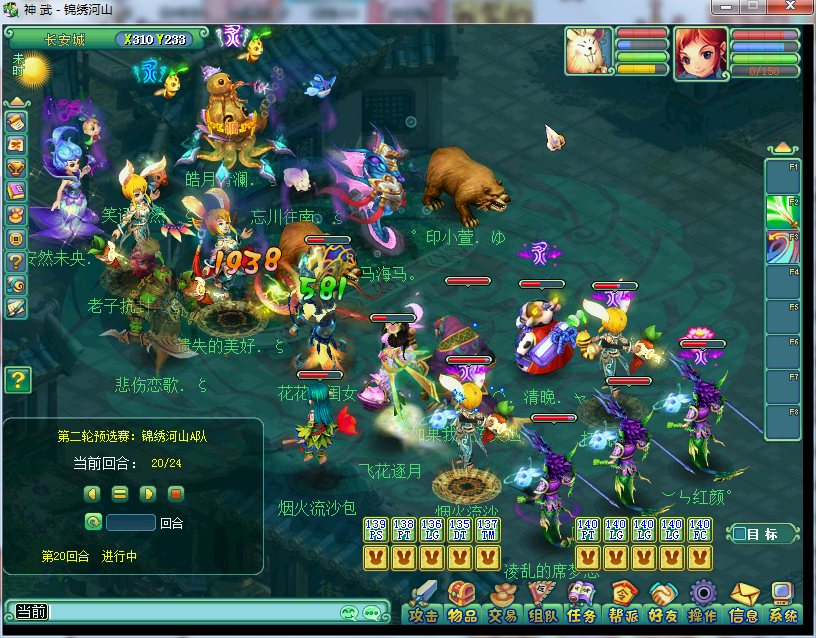Click the green jump-to-round arrow button
This screenshot has width=816, height=638.
coord(93,522)
